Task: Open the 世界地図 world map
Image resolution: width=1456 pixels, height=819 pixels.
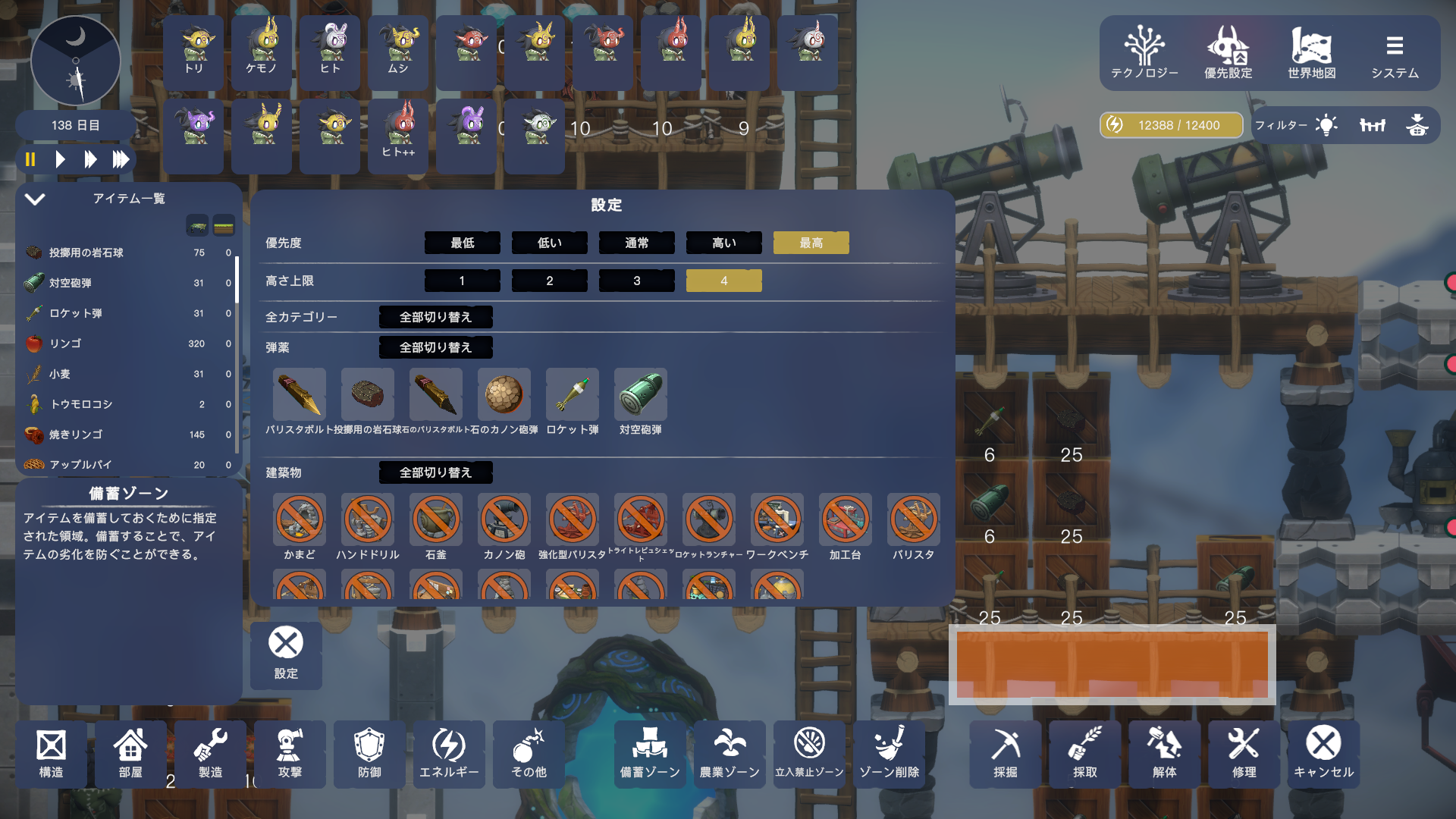Action: coord(1311,53)
